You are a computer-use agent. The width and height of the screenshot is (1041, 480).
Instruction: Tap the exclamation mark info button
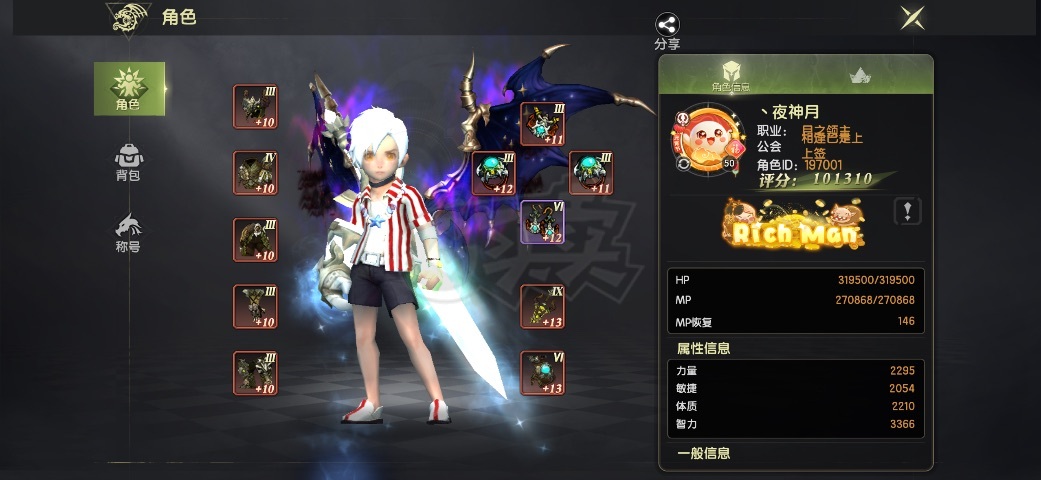(907, 211)
